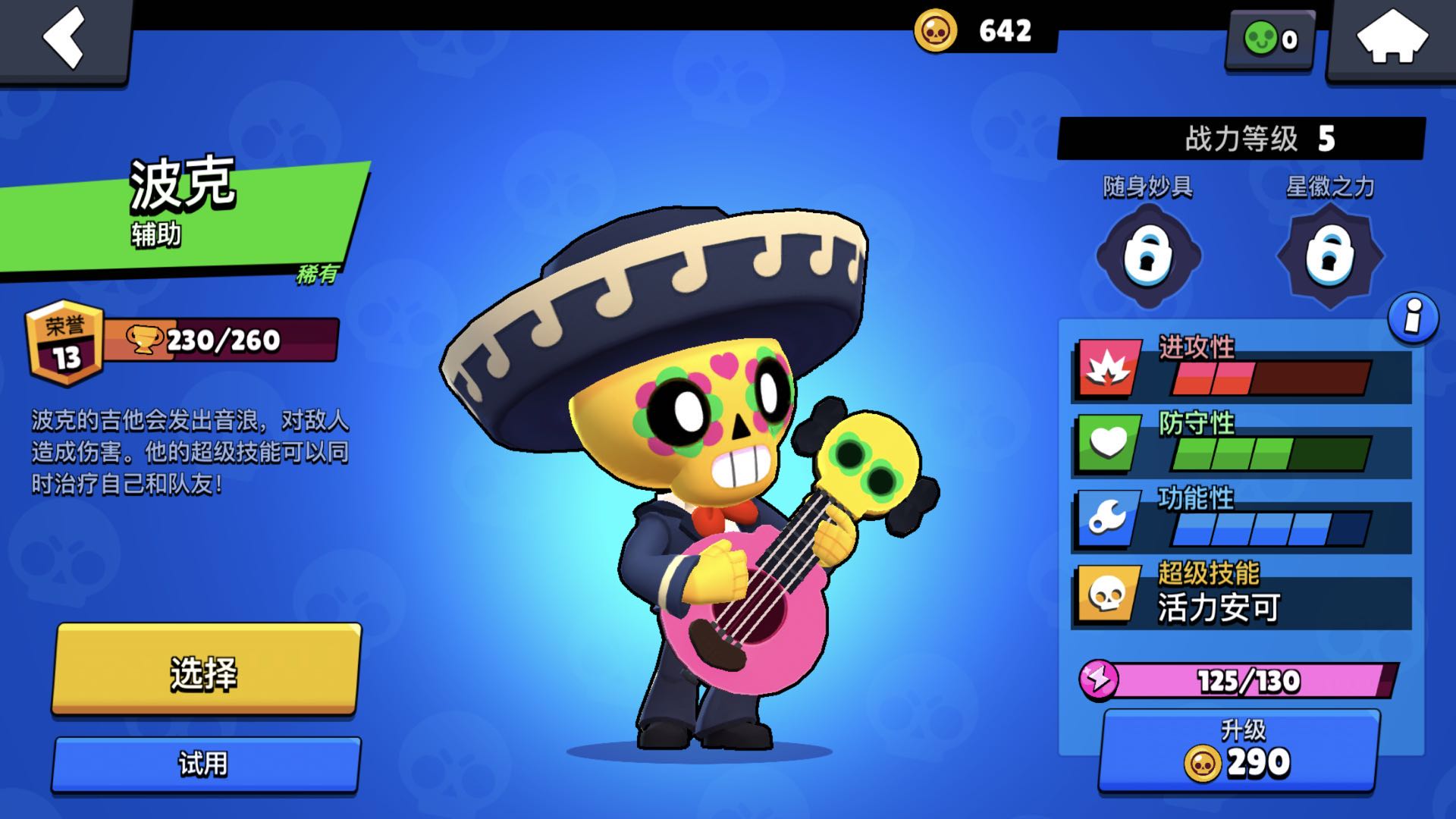Select Poco with the yellow 选择 button
This screenshot has width=1456, height=819.
(x=206, y=670)
